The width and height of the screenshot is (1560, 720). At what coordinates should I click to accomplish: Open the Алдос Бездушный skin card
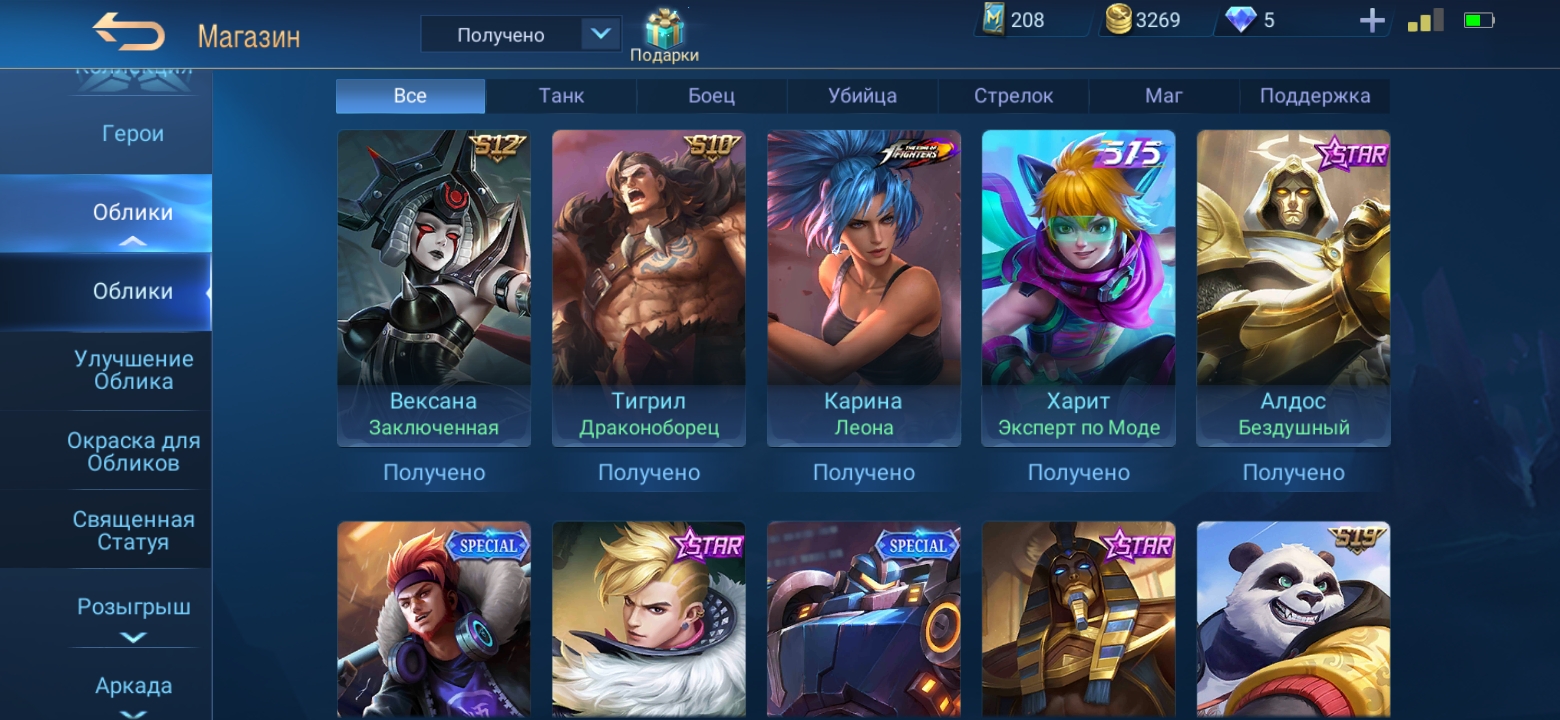click(x=1293, y=287)
